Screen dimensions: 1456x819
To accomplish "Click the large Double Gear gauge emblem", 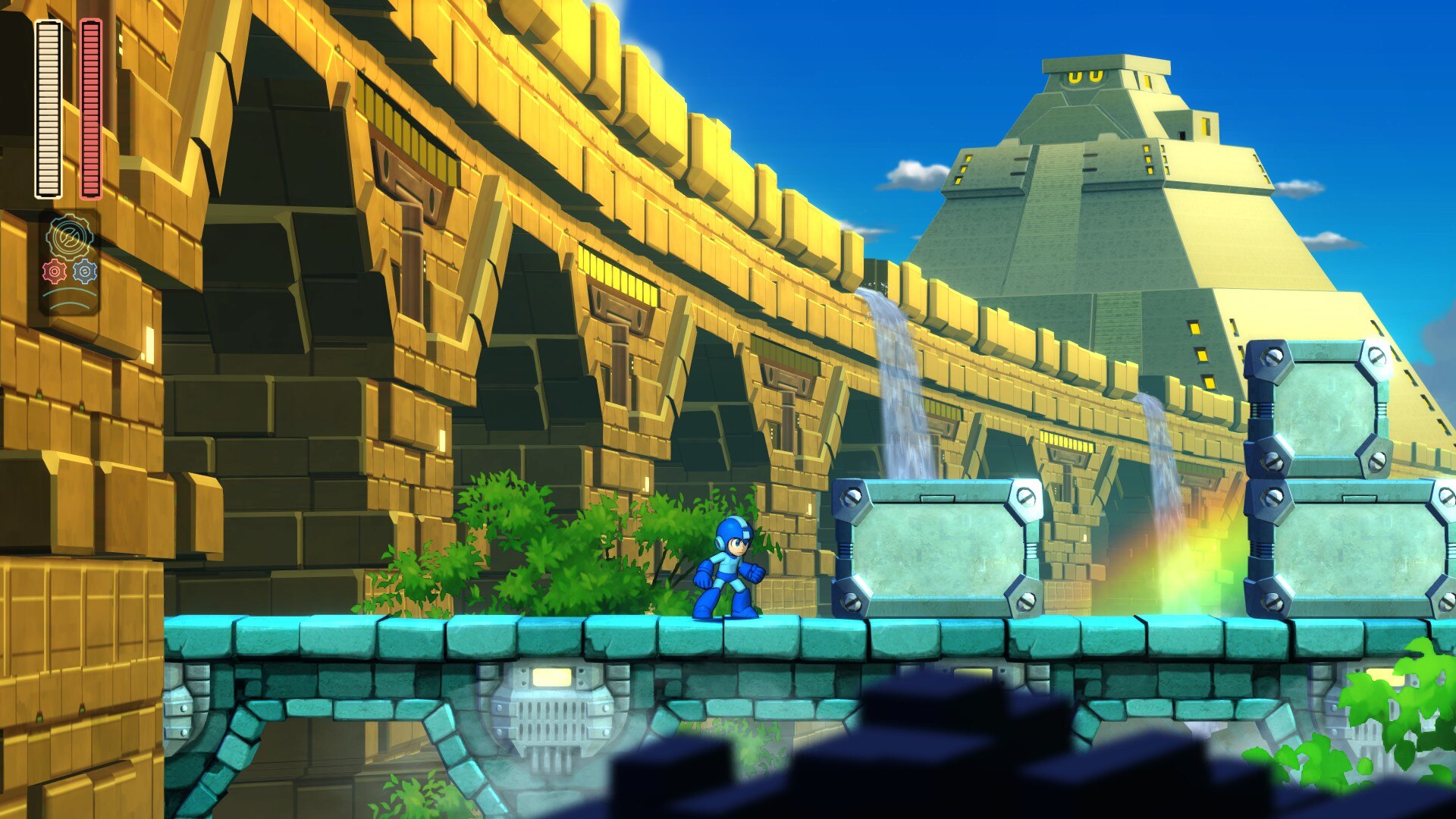I will [70, 237].
